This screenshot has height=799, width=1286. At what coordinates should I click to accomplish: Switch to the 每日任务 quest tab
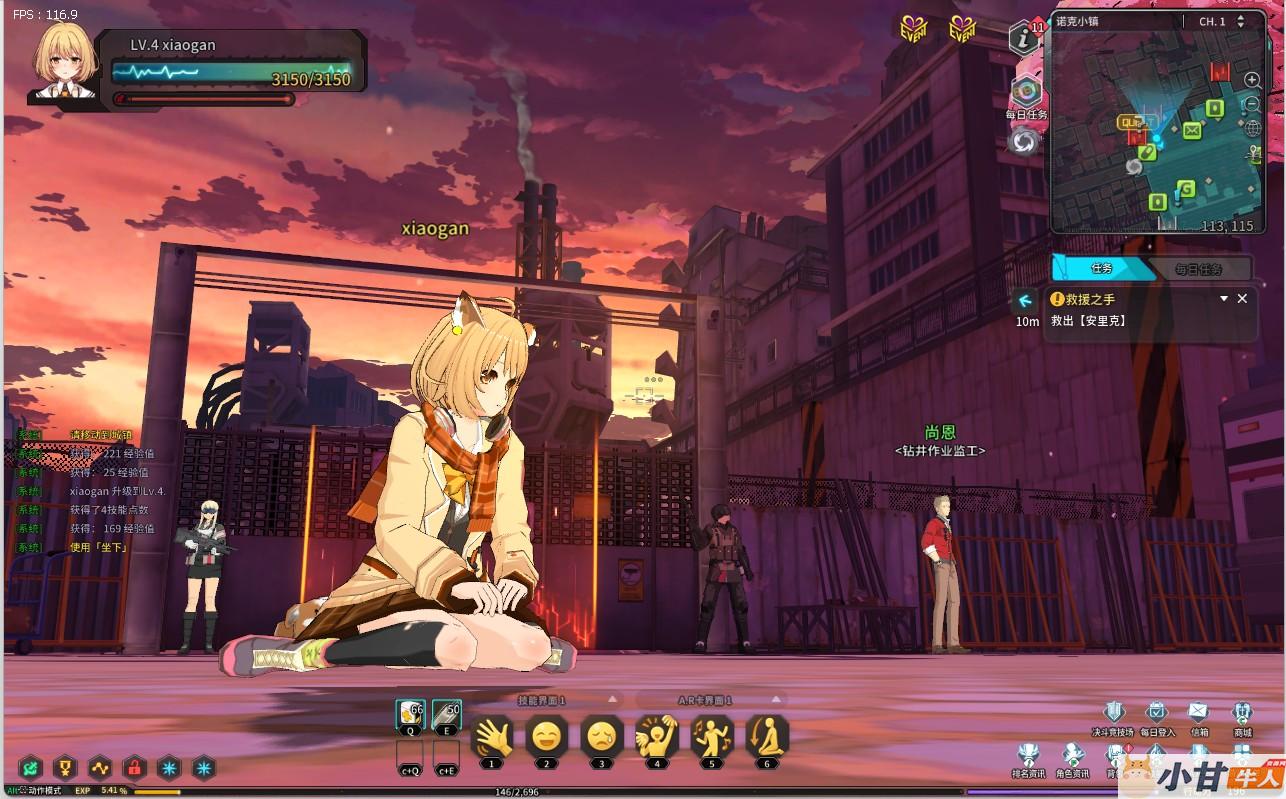point(1198,269)
